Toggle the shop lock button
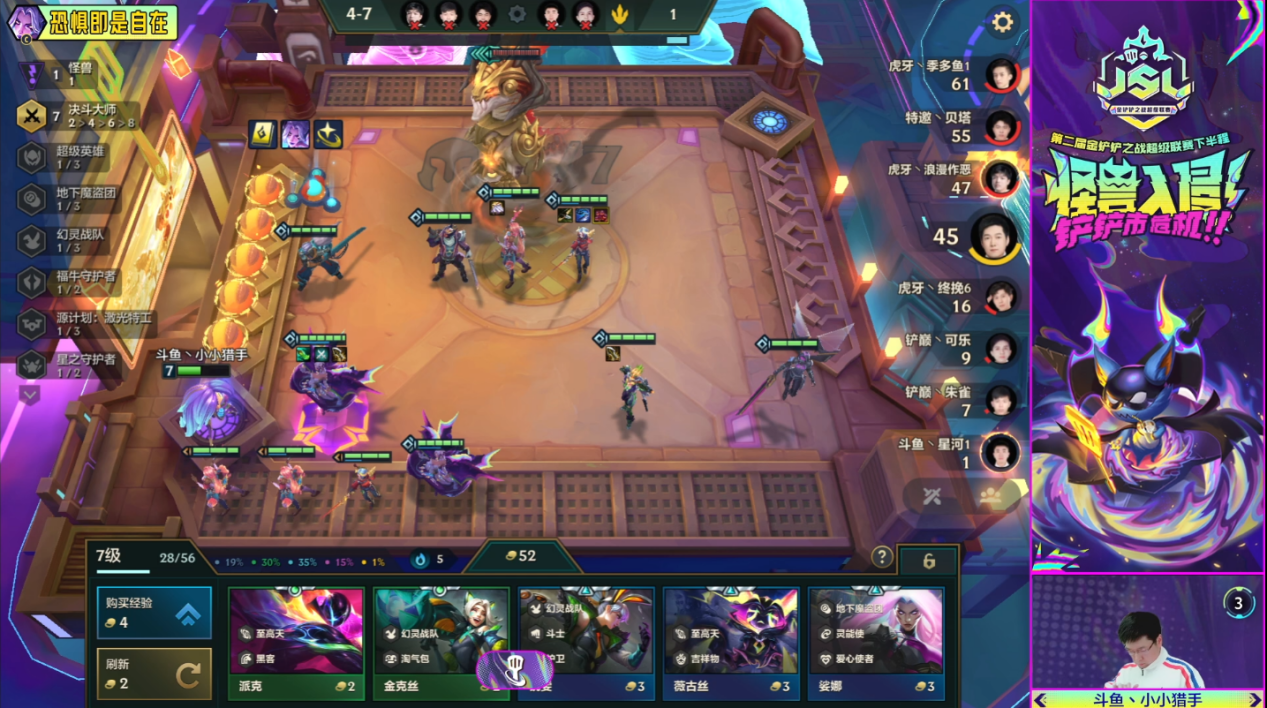This screenshot has height=708, width=1267. coord(928,561)
